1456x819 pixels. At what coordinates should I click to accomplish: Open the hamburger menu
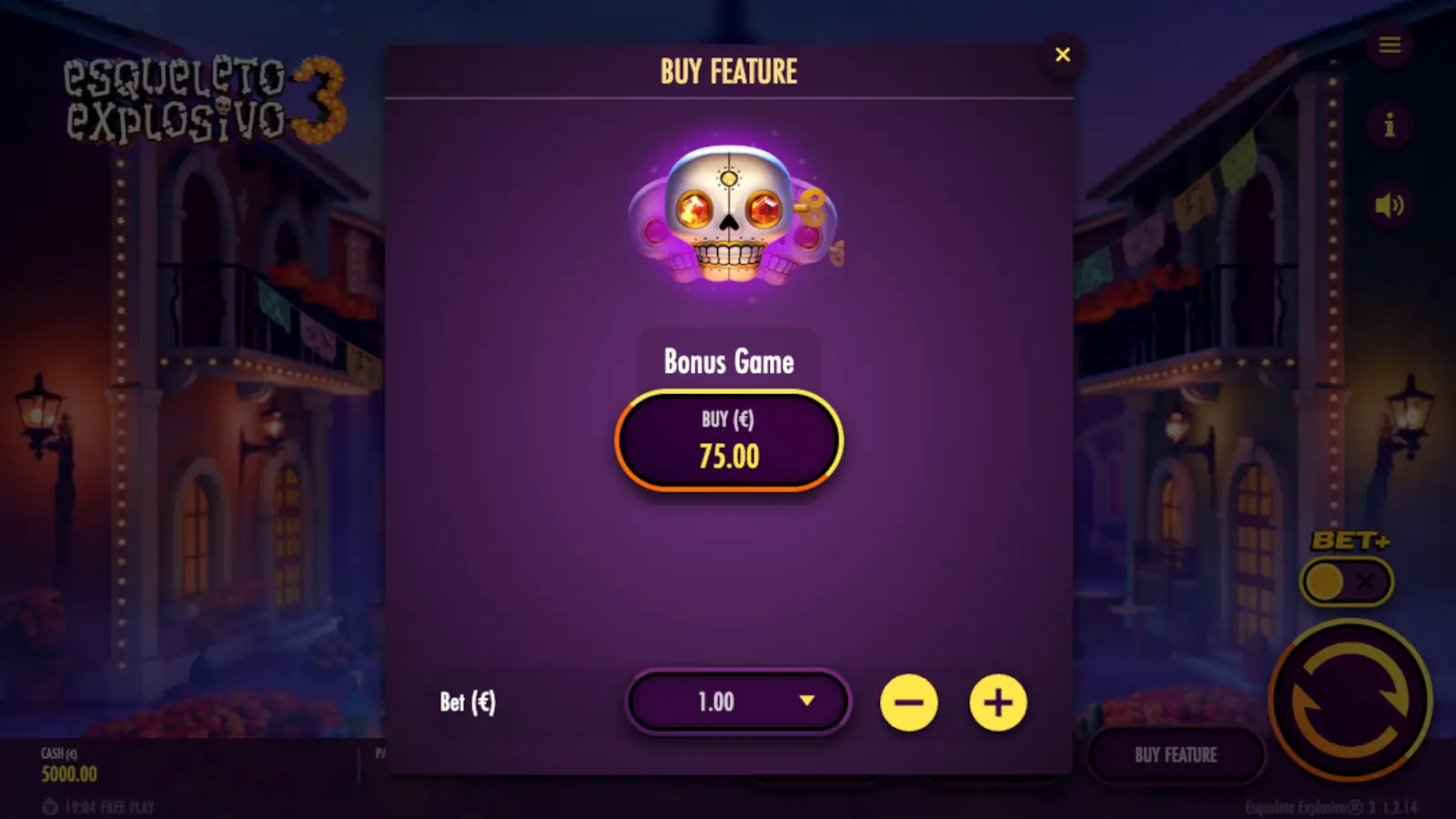point(1390,45)
